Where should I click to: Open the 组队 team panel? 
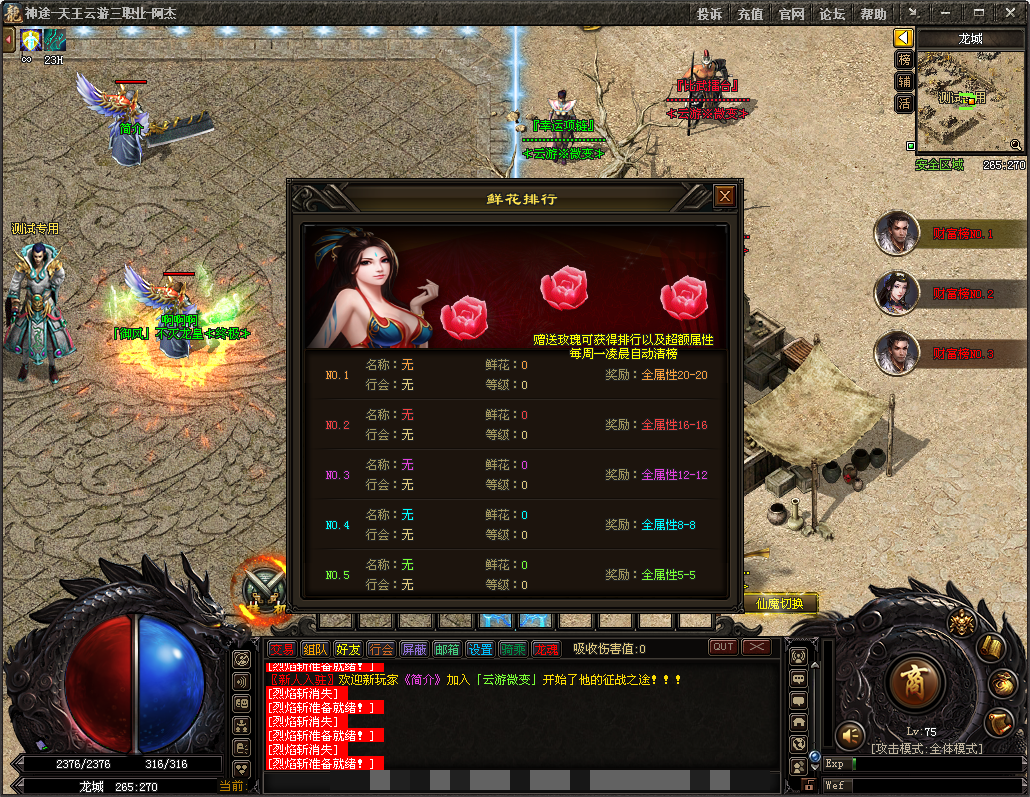click(x=315, y=649)
